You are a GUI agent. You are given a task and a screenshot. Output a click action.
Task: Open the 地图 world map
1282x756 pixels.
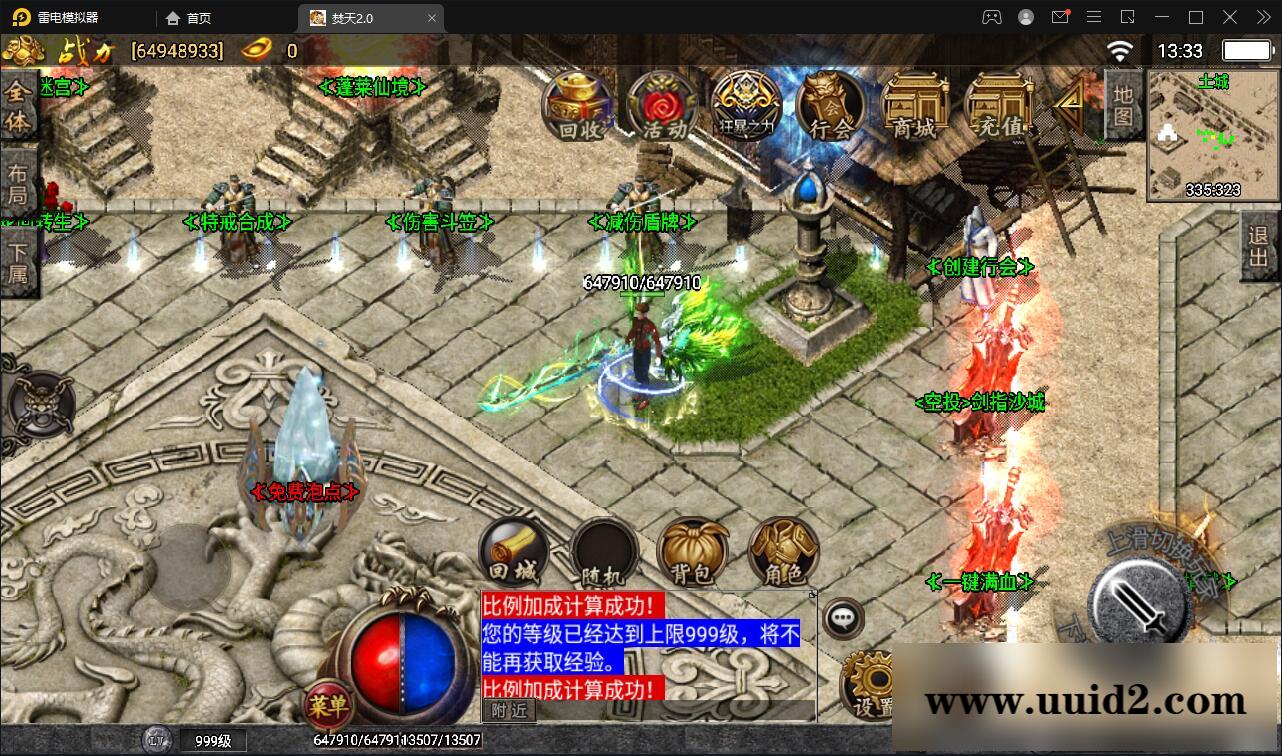point(1122,106)
